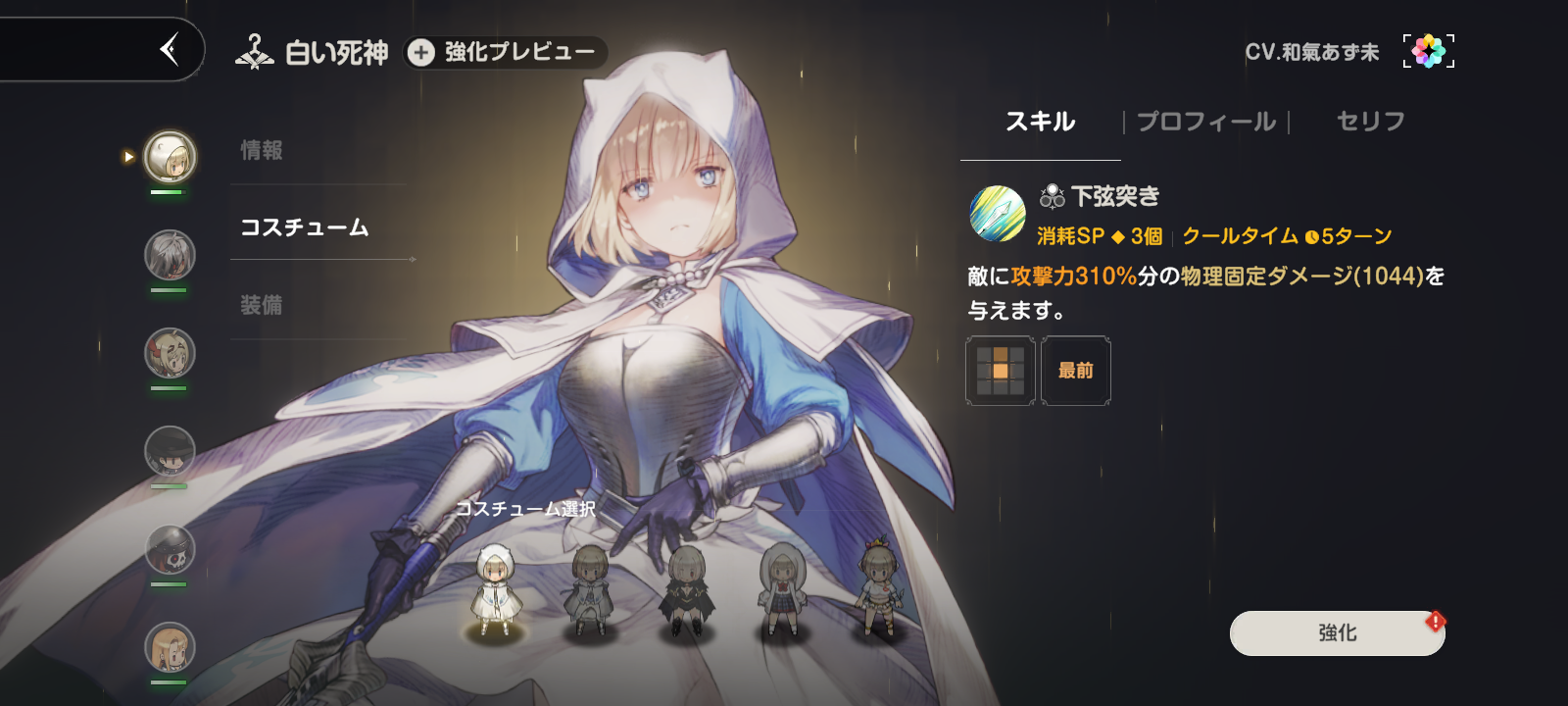Image resolution: width=1568 pixels, height=706 pixels.
Task: Open the 装備 section
Action: pos(262,306)
